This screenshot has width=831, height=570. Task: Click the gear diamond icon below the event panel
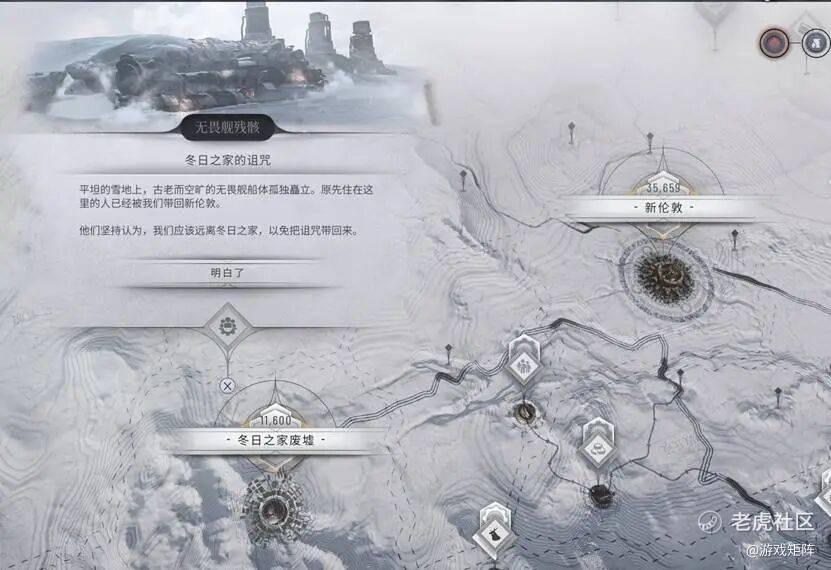(227, 327)
